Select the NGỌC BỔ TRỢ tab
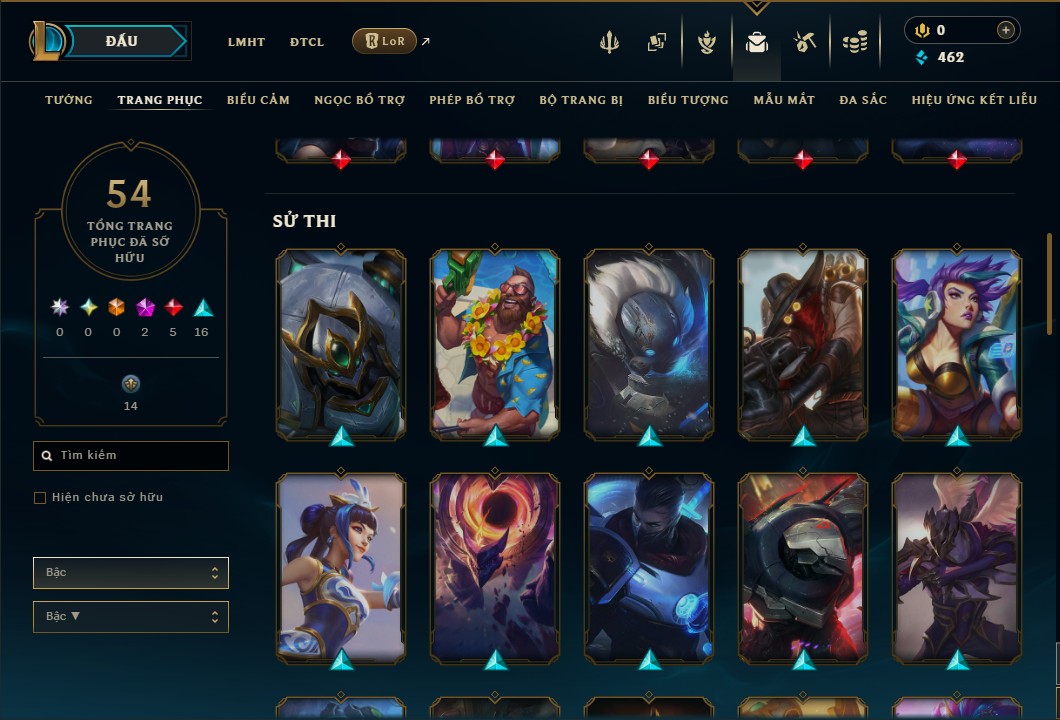The image size is (1060, 720). coord(359,100)
